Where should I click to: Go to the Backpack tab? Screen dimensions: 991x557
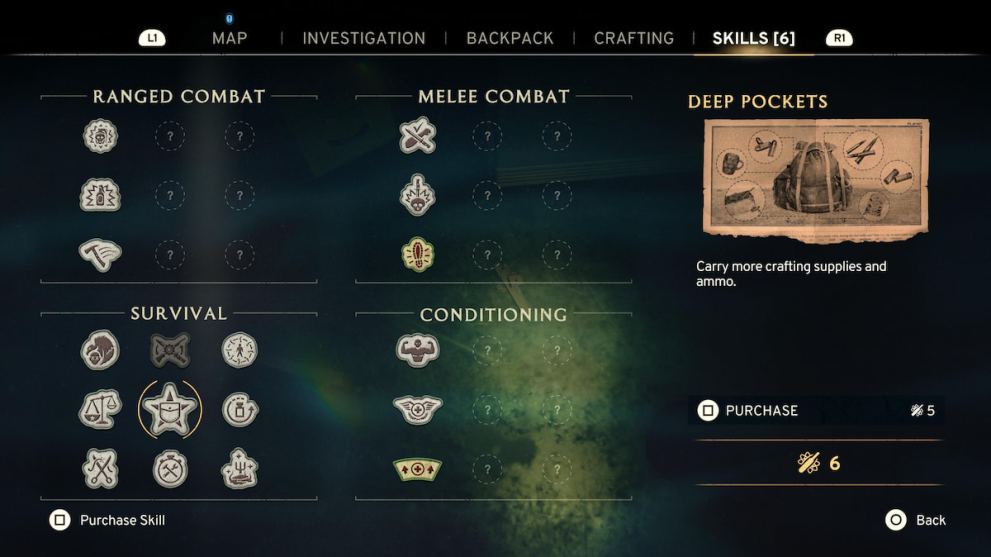pyautogui.click(x=509, y=38)
